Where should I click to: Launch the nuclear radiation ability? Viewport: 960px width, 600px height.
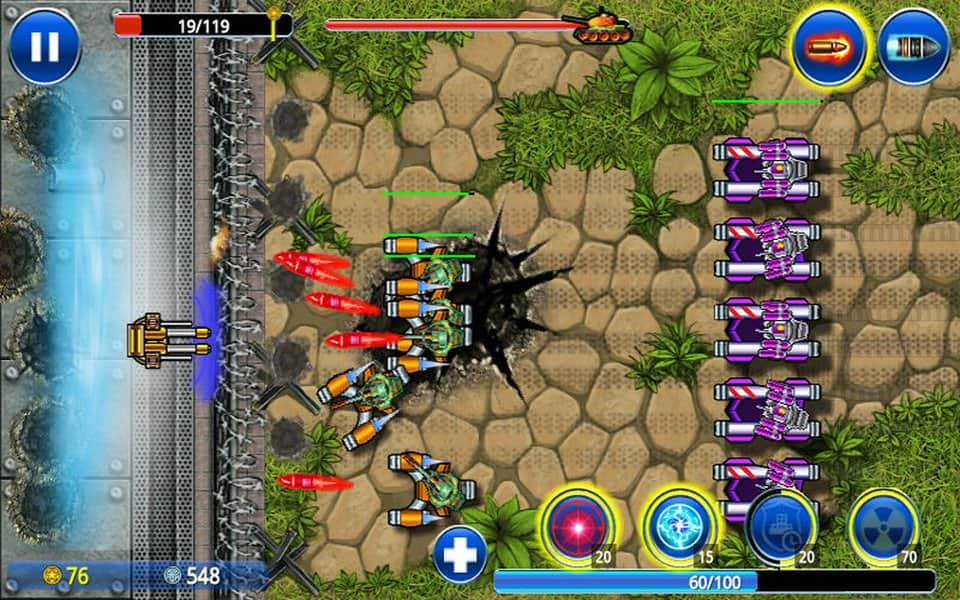[x=884, y=526]
